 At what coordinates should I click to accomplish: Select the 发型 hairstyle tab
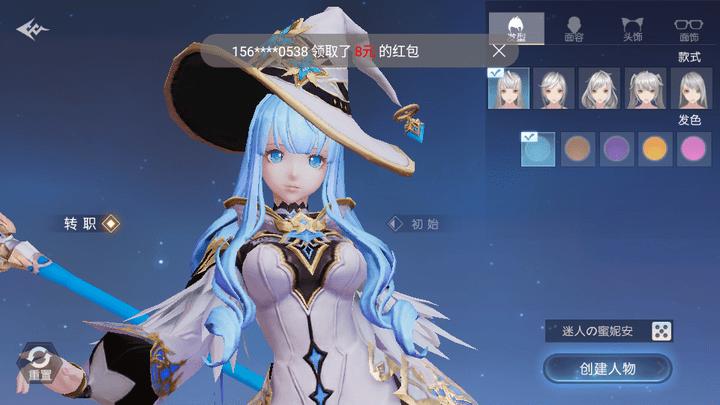[x=516, y=29]
